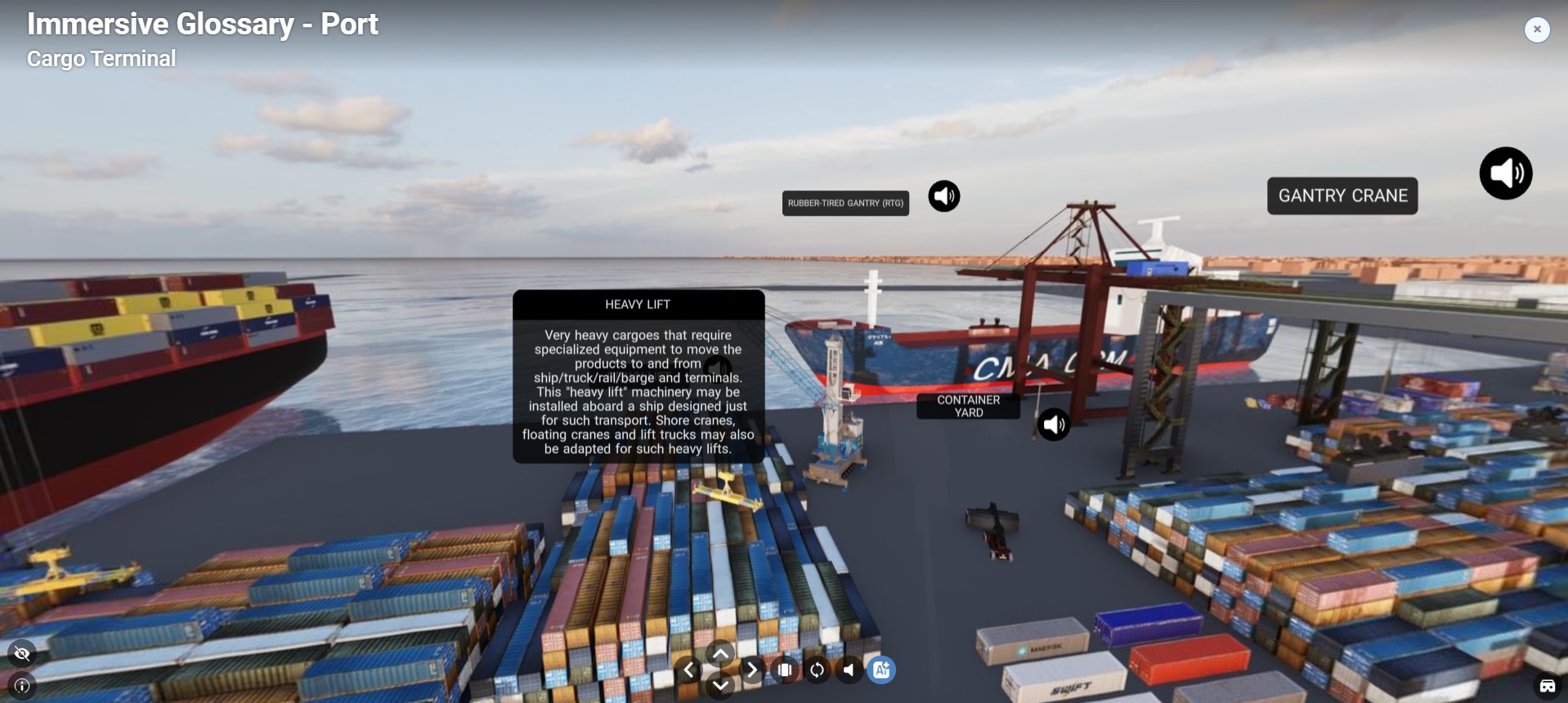Activate the auto-rotate circular arrows button
The image size is (1568, 703).
point(817,670)
